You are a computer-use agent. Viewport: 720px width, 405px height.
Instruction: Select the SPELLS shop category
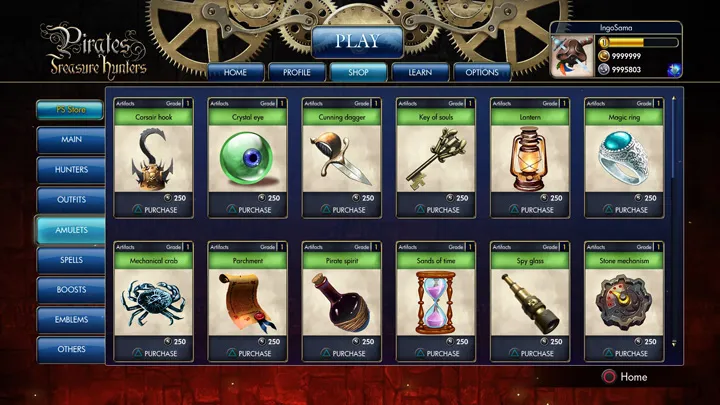71,260
